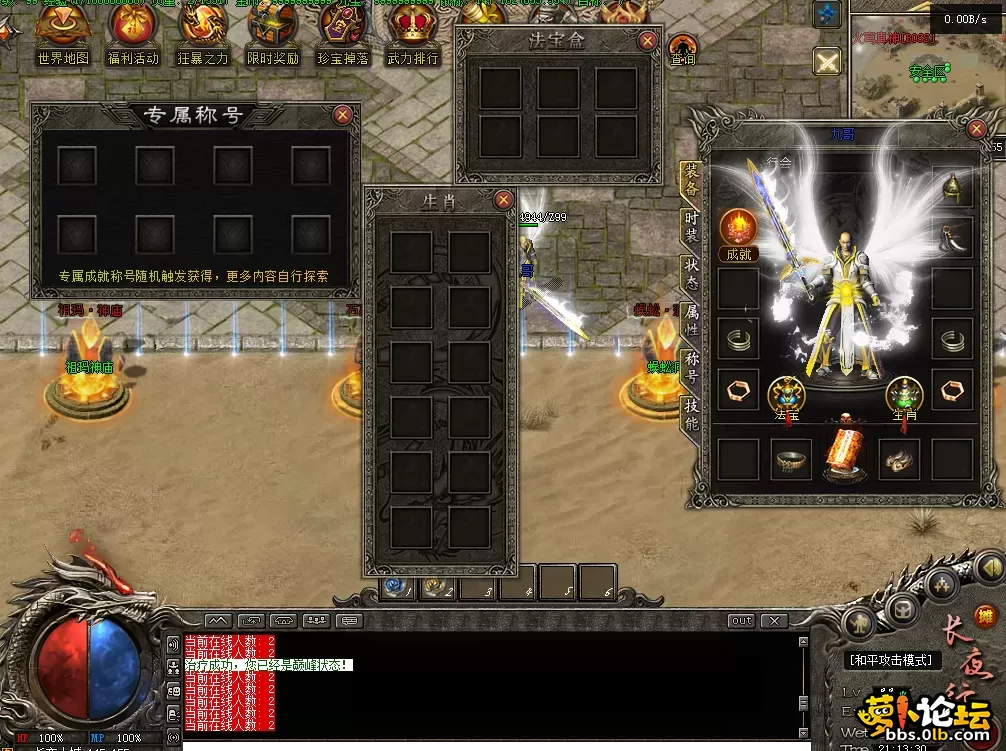1006x751 pixels.
Task: Close the 生肖 zodiac window
Action: click(x=504, y=200)
